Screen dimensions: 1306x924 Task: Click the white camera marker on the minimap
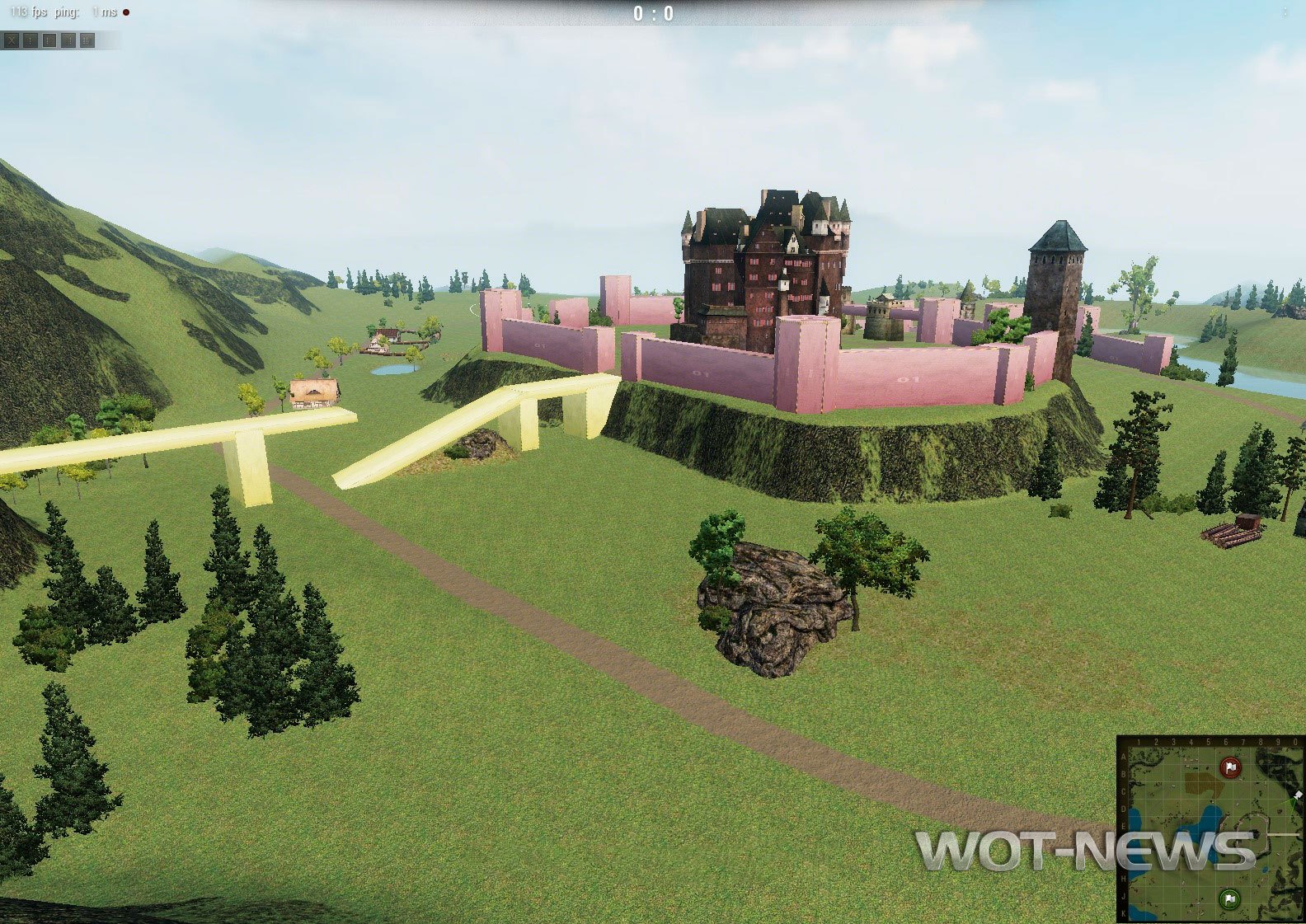[1298, 795]
